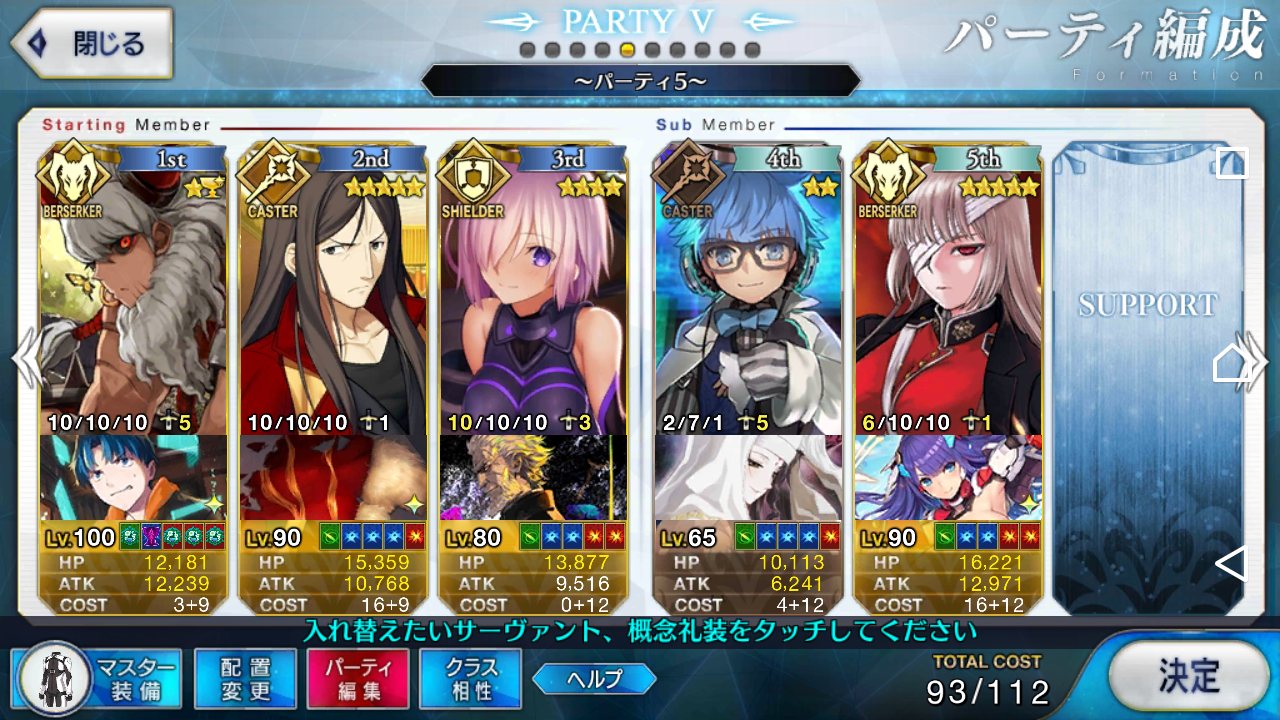Open the マスター装備 menu
Screen dimensions: 1280x720
click(98, 679)
